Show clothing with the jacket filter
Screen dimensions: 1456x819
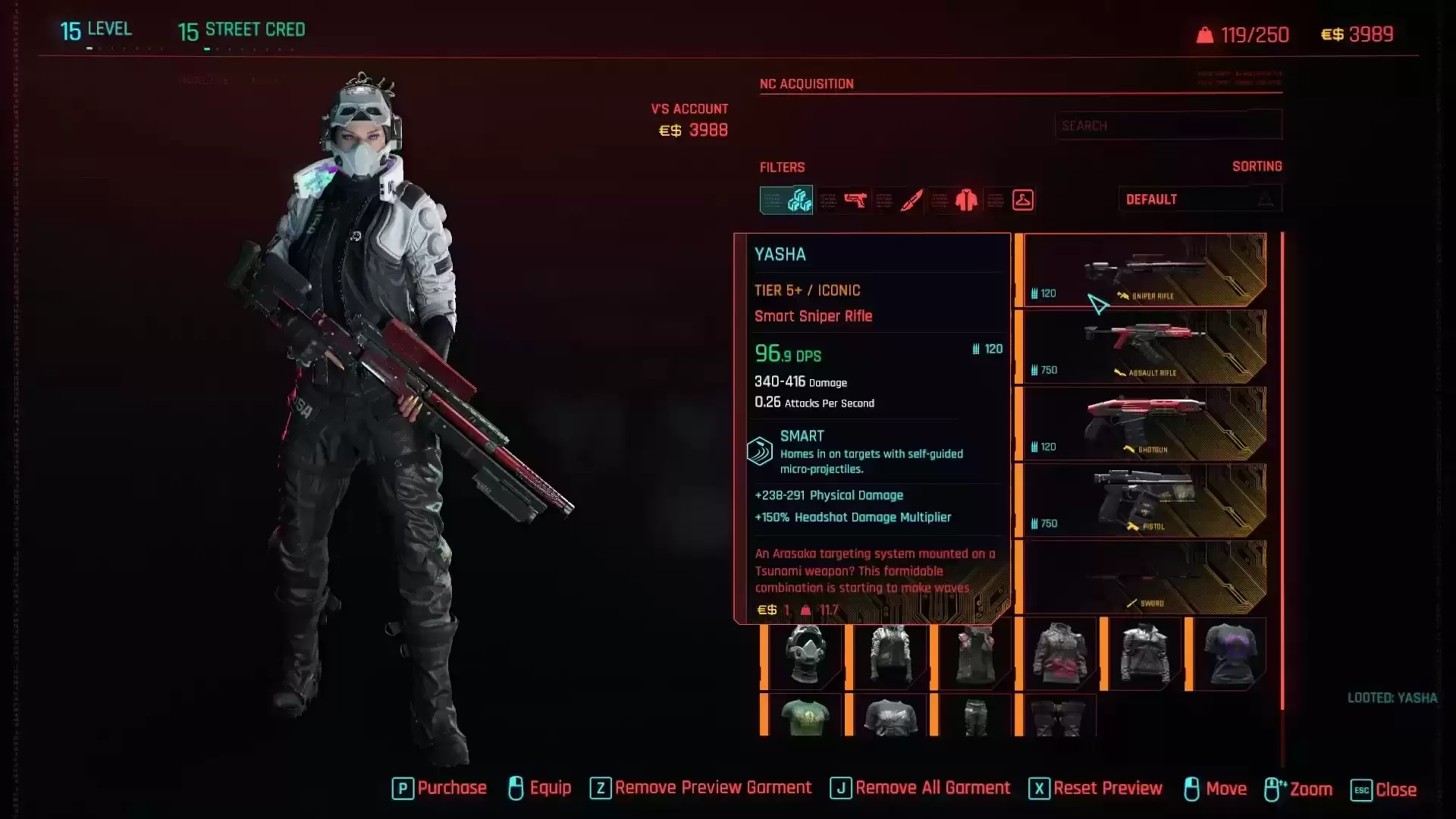tap(966, 200)
